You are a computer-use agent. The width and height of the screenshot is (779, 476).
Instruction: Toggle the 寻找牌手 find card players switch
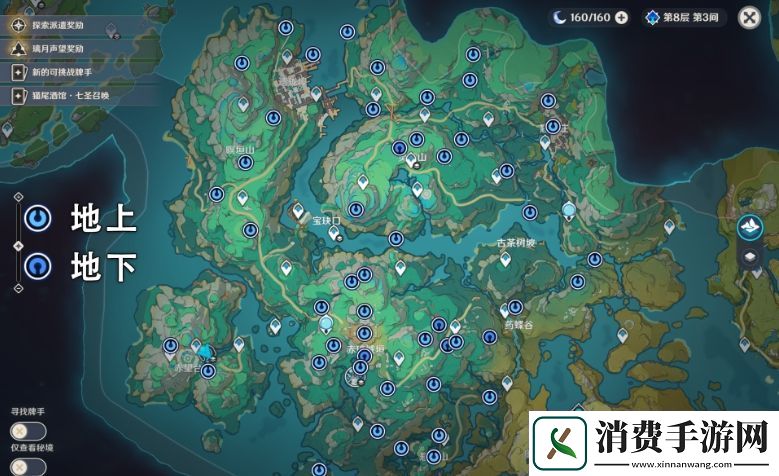click(22, 430)
